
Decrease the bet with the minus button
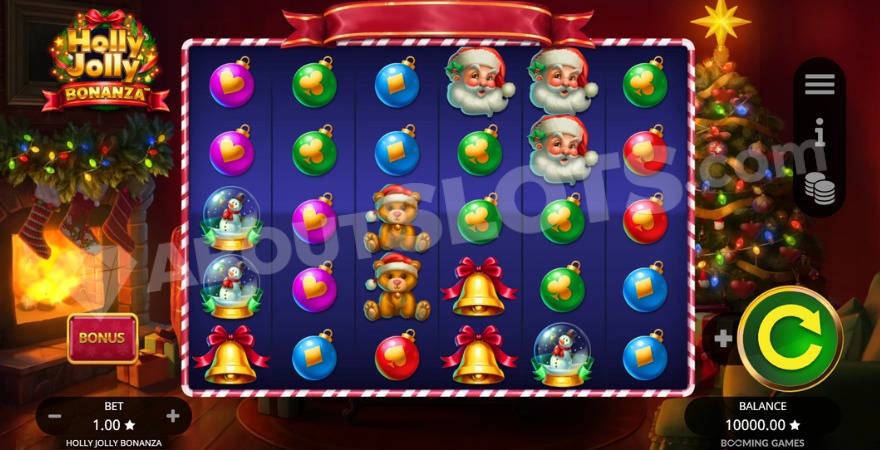tap(54, 416)
